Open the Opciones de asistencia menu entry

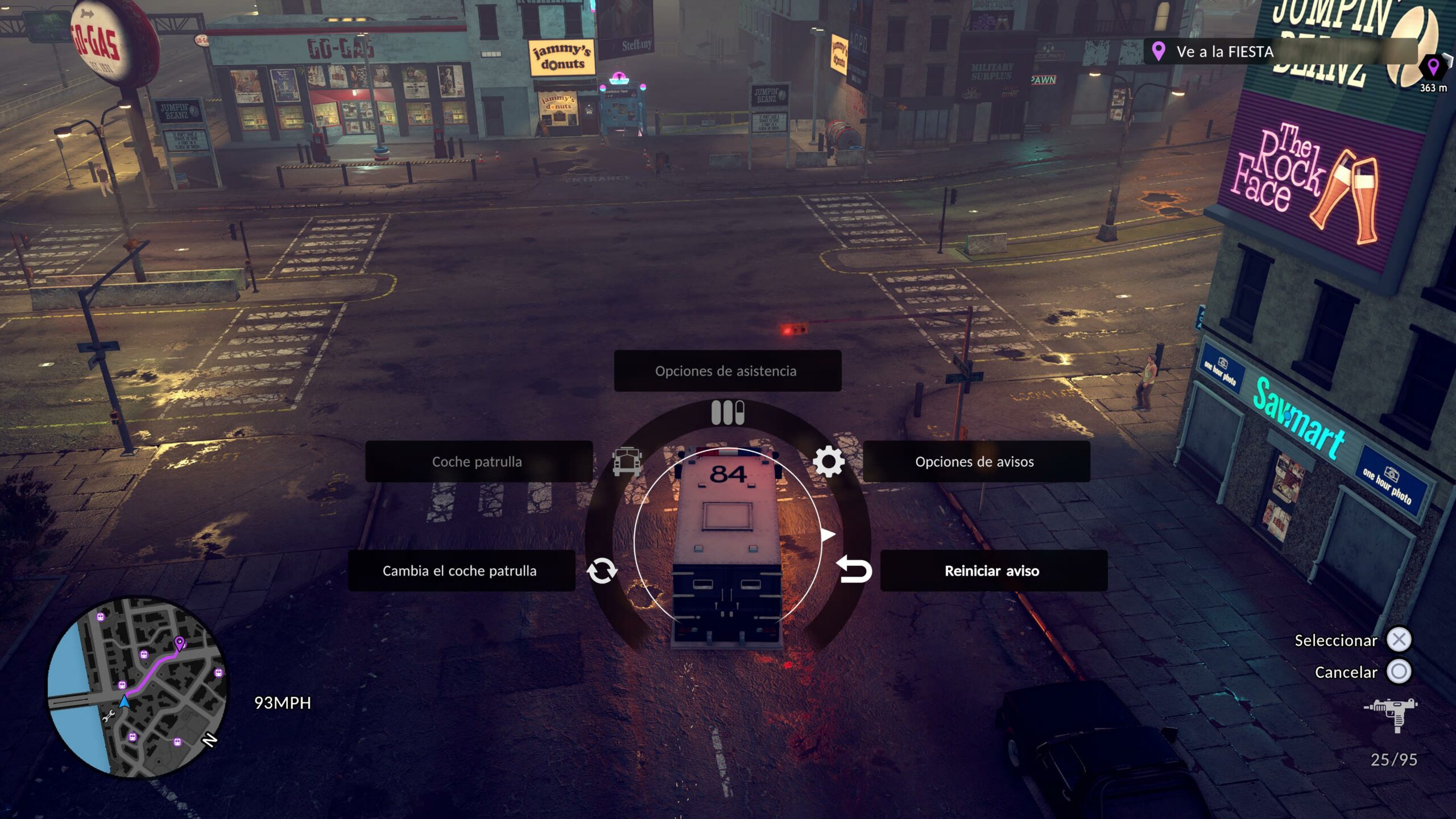(x=727, y=371)
